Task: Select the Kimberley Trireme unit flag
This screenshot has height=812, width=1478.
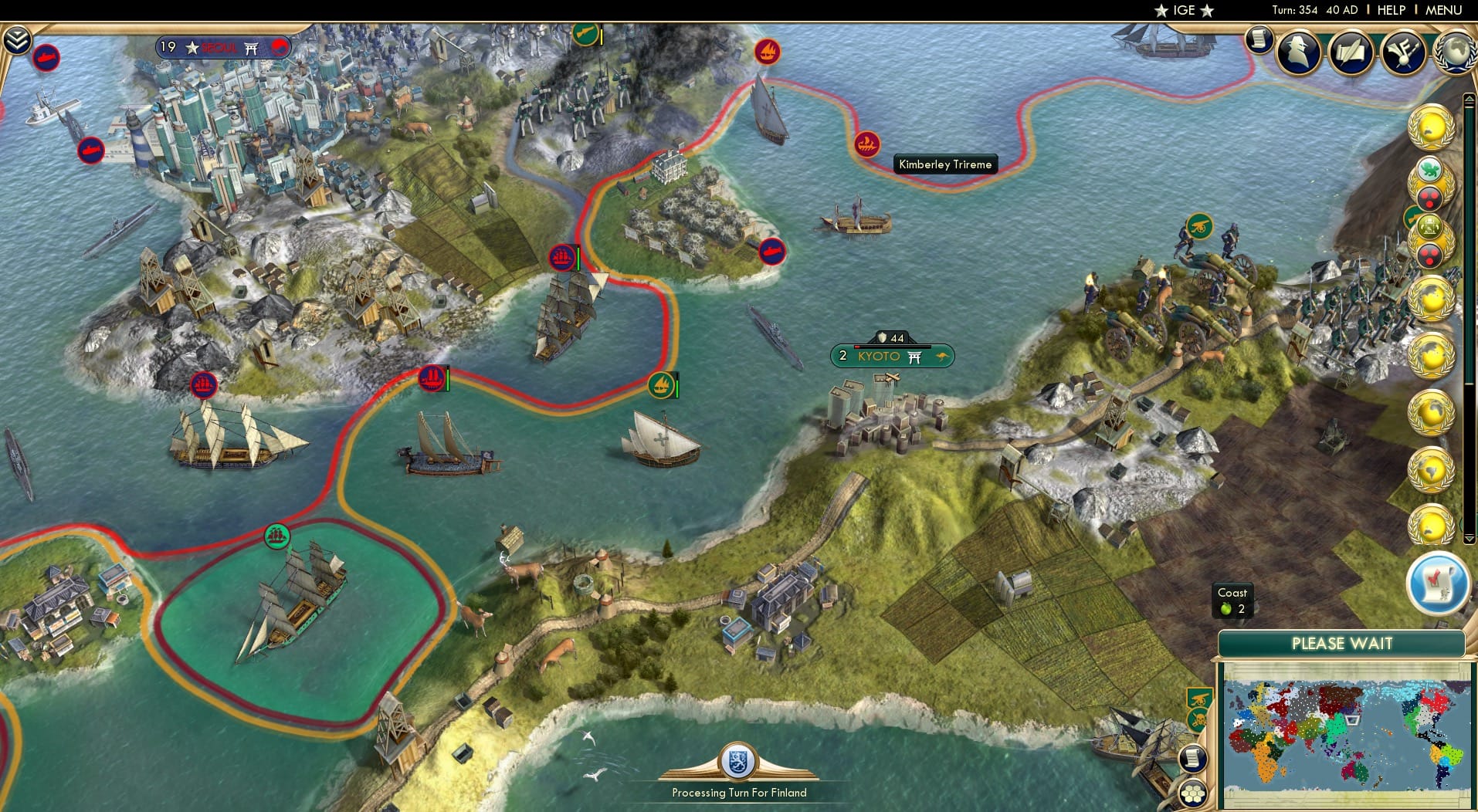Action: coord(868,144)
